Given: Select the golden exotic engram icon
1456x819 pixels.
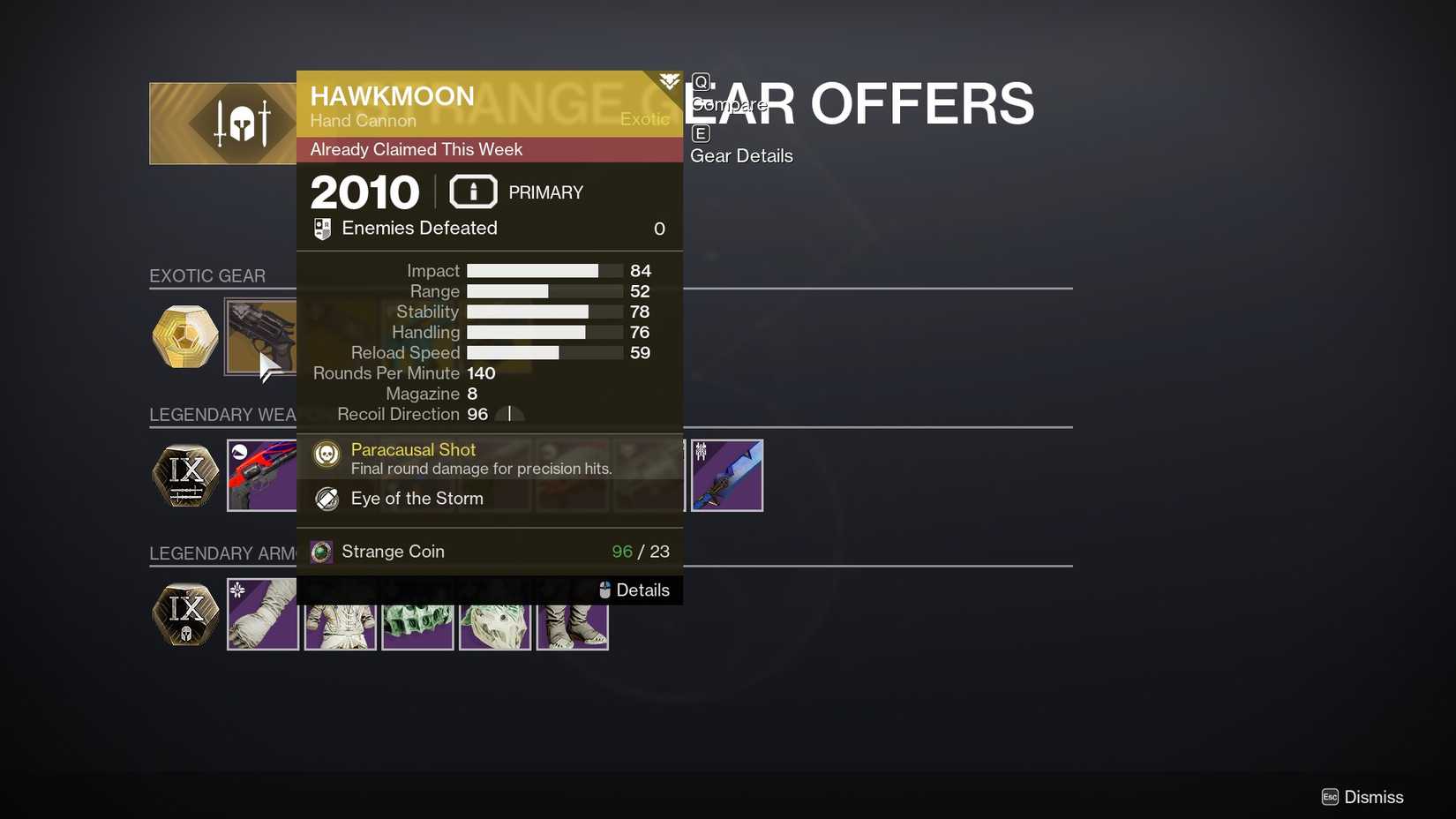Looking at the screenshot, I should coord(185,336).
